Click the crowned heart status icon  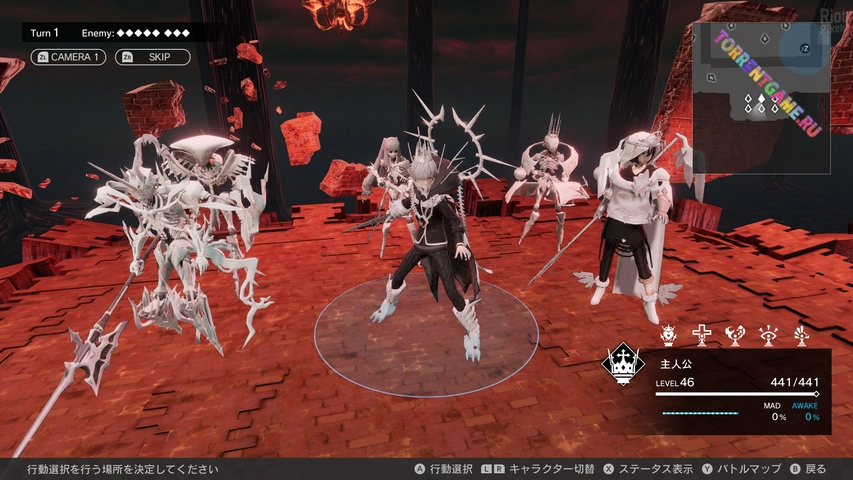tap(668, 335)
